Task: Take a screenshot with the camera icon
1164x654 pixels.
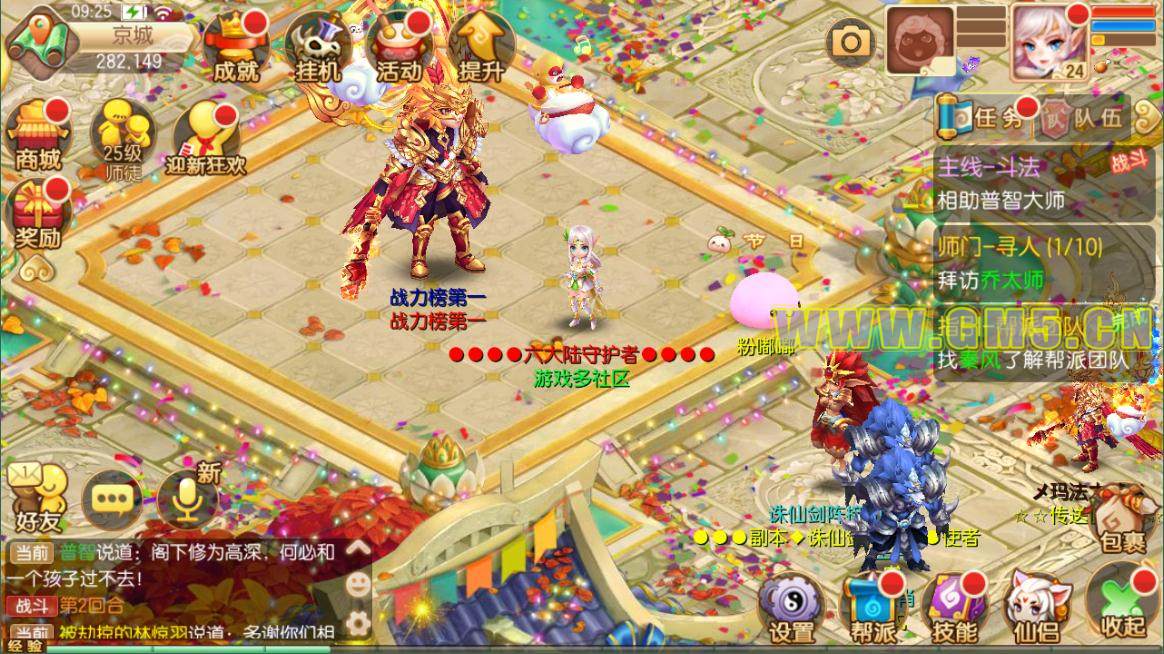Action: coord(851,42)
